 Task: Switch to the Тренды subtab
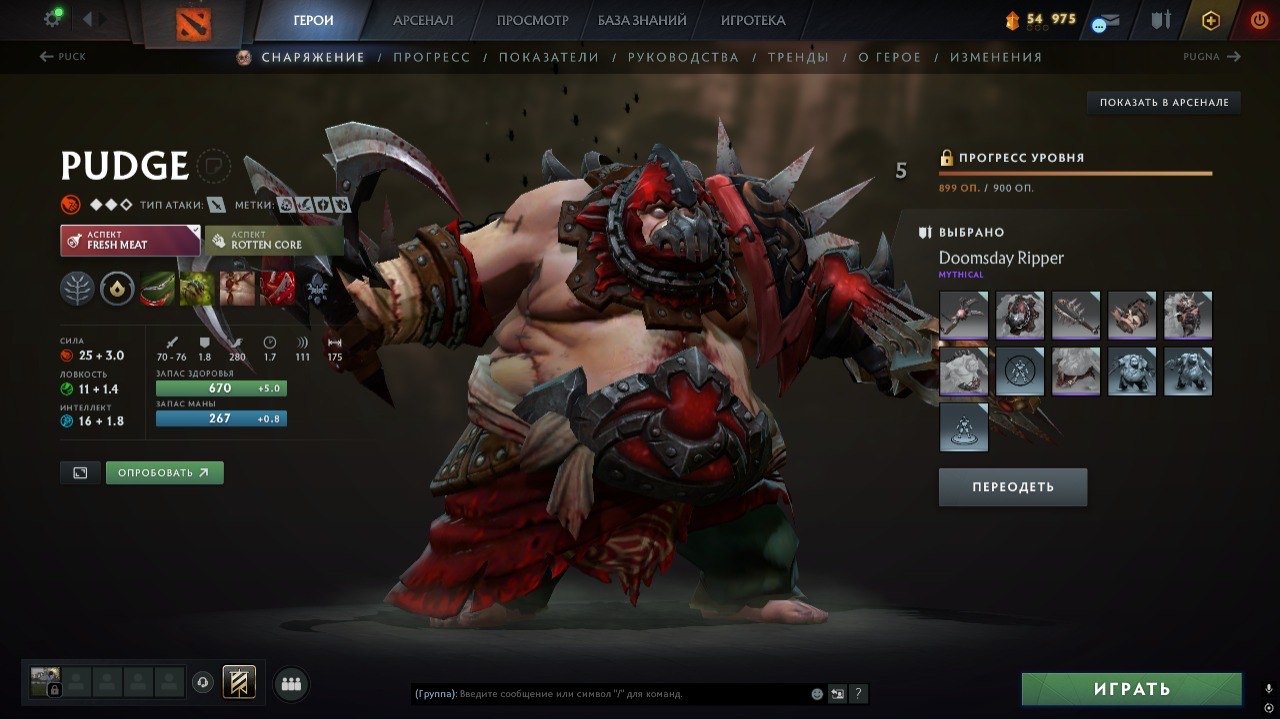pyautogui.click(x=798, y=57)
